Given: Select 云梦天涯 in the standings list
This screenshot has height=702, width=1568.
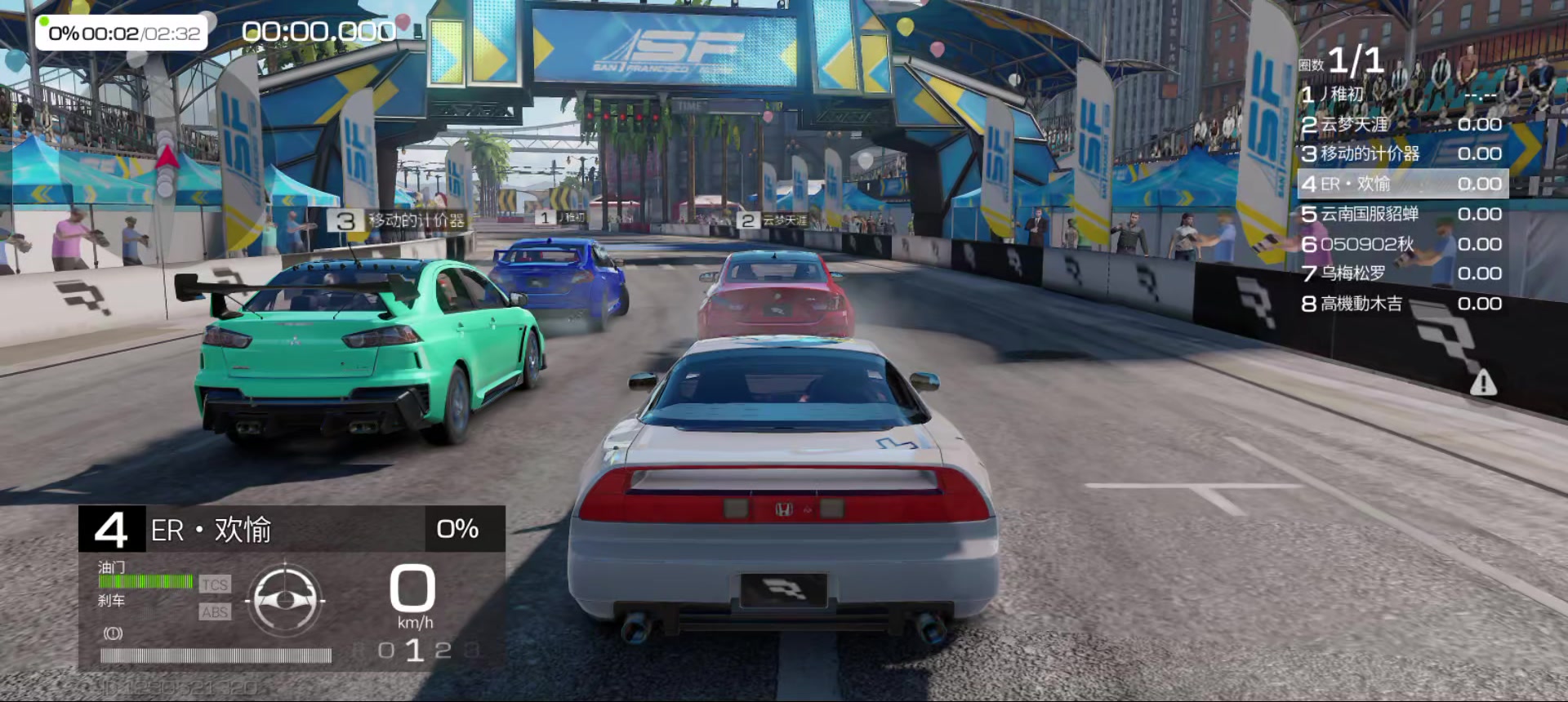Looking at the screenshot, I should (x=1401, y=124).
